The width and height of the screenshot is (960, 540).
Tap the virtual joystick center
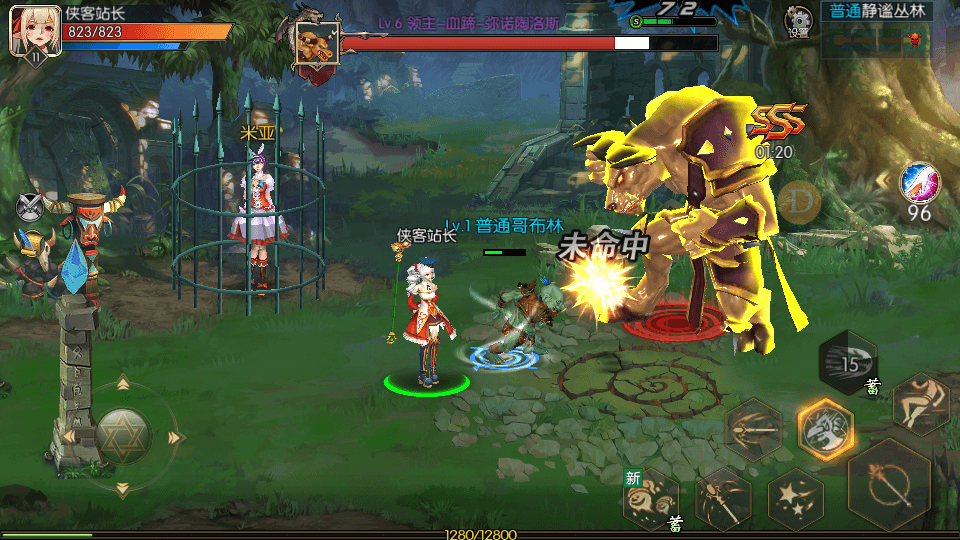pyautogui.click(x=123, y=435)
